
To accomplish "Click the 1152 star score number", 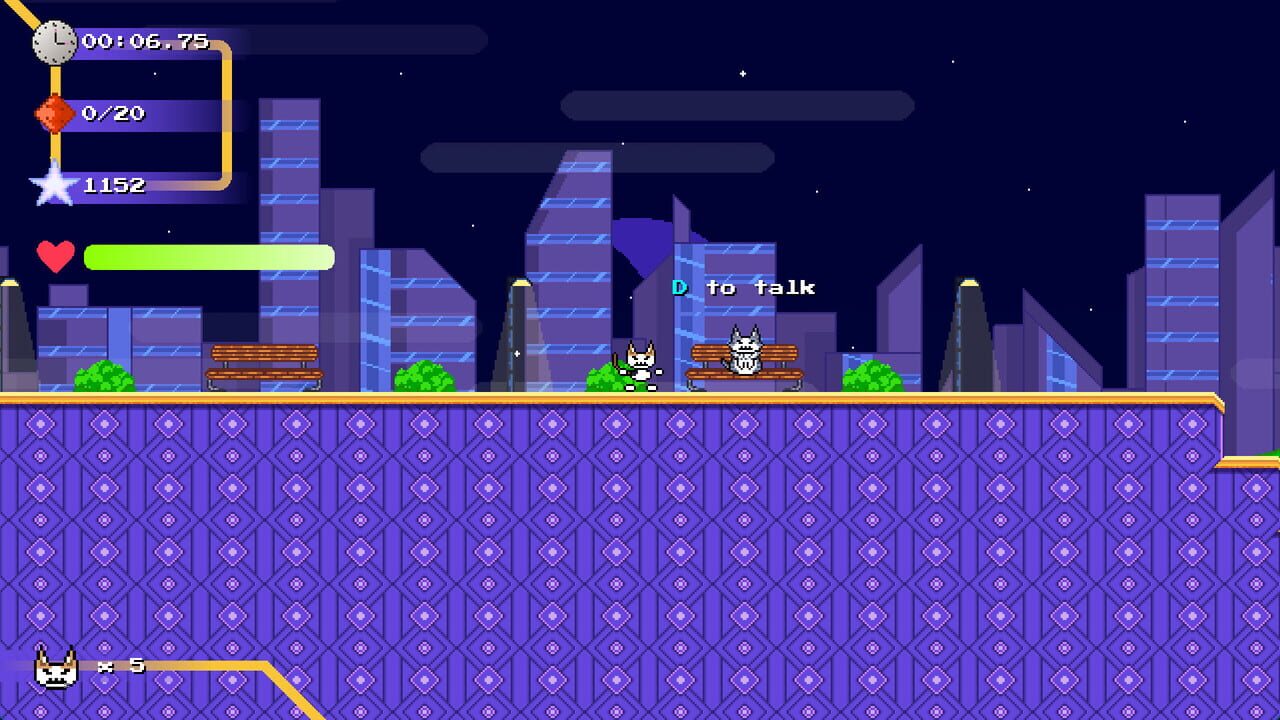I will point(118,186).
